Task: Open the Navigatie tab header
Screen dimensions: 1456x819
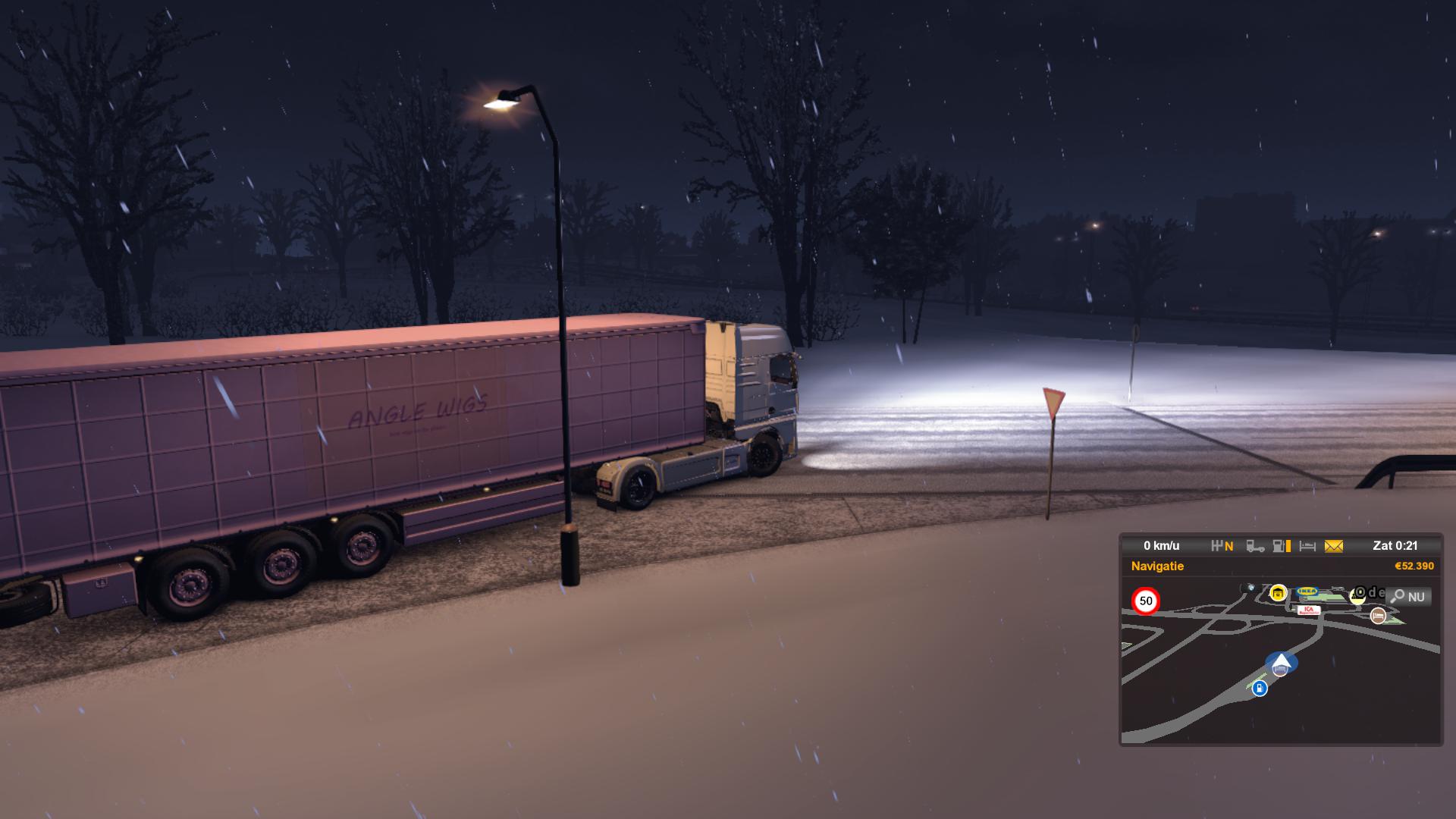Action: (x=1157, y=566)
